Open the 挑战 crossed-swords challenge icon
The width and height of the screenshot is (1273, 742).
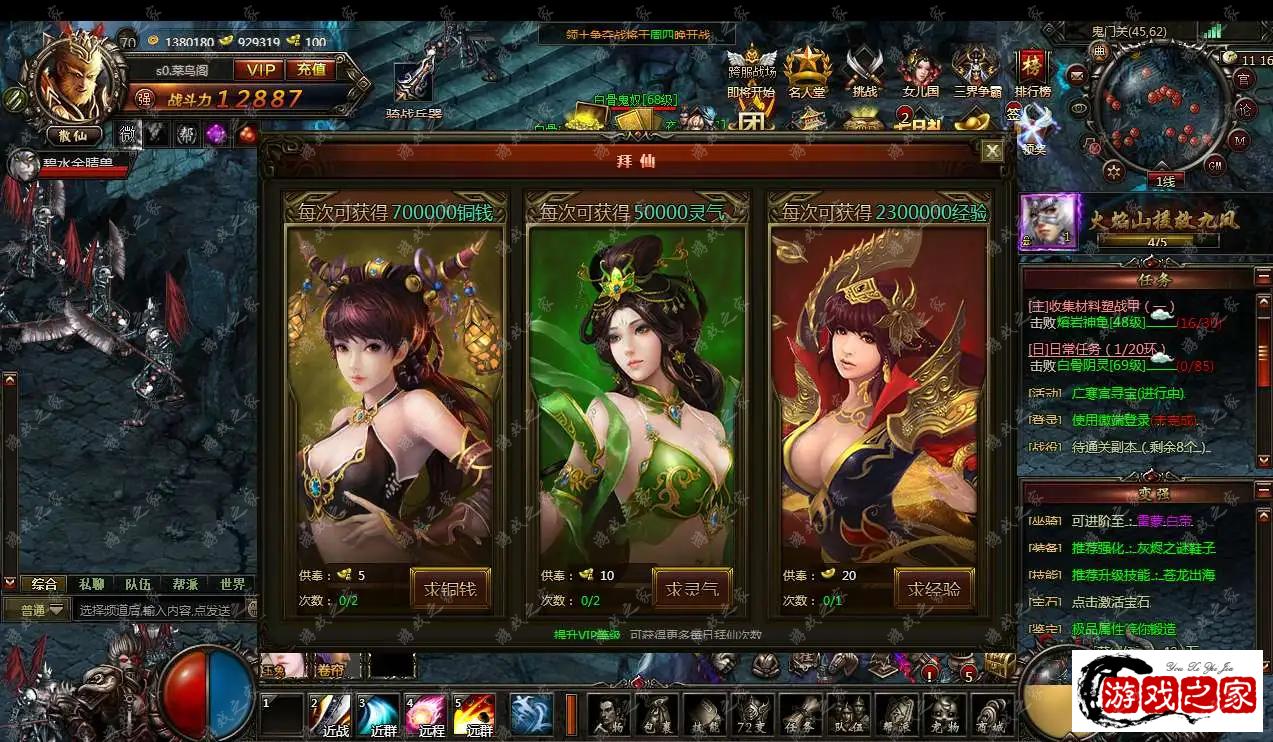863,72
